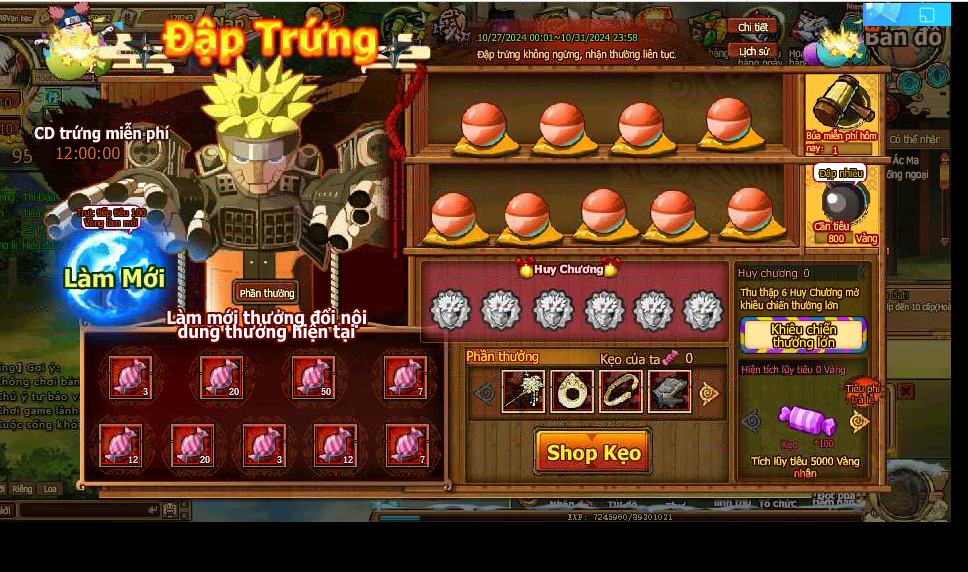The image size is (968, 572).
Task: Click the purple candy cumulative spending reward
Action: (x=806, y=421)
